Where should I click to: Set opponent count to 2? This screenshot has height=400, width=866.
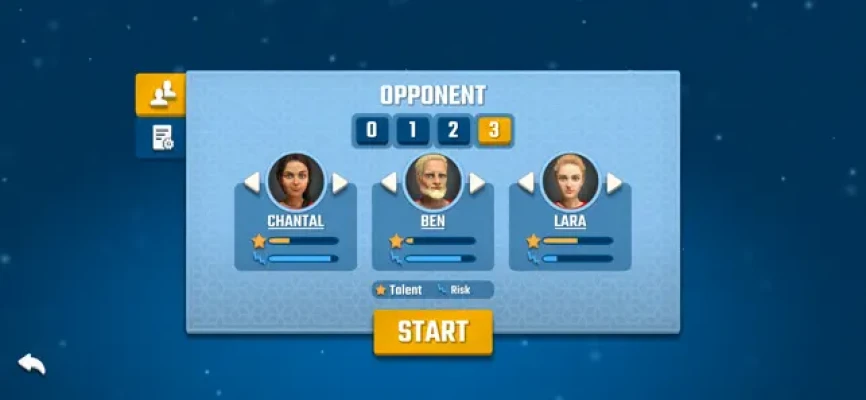452,130
